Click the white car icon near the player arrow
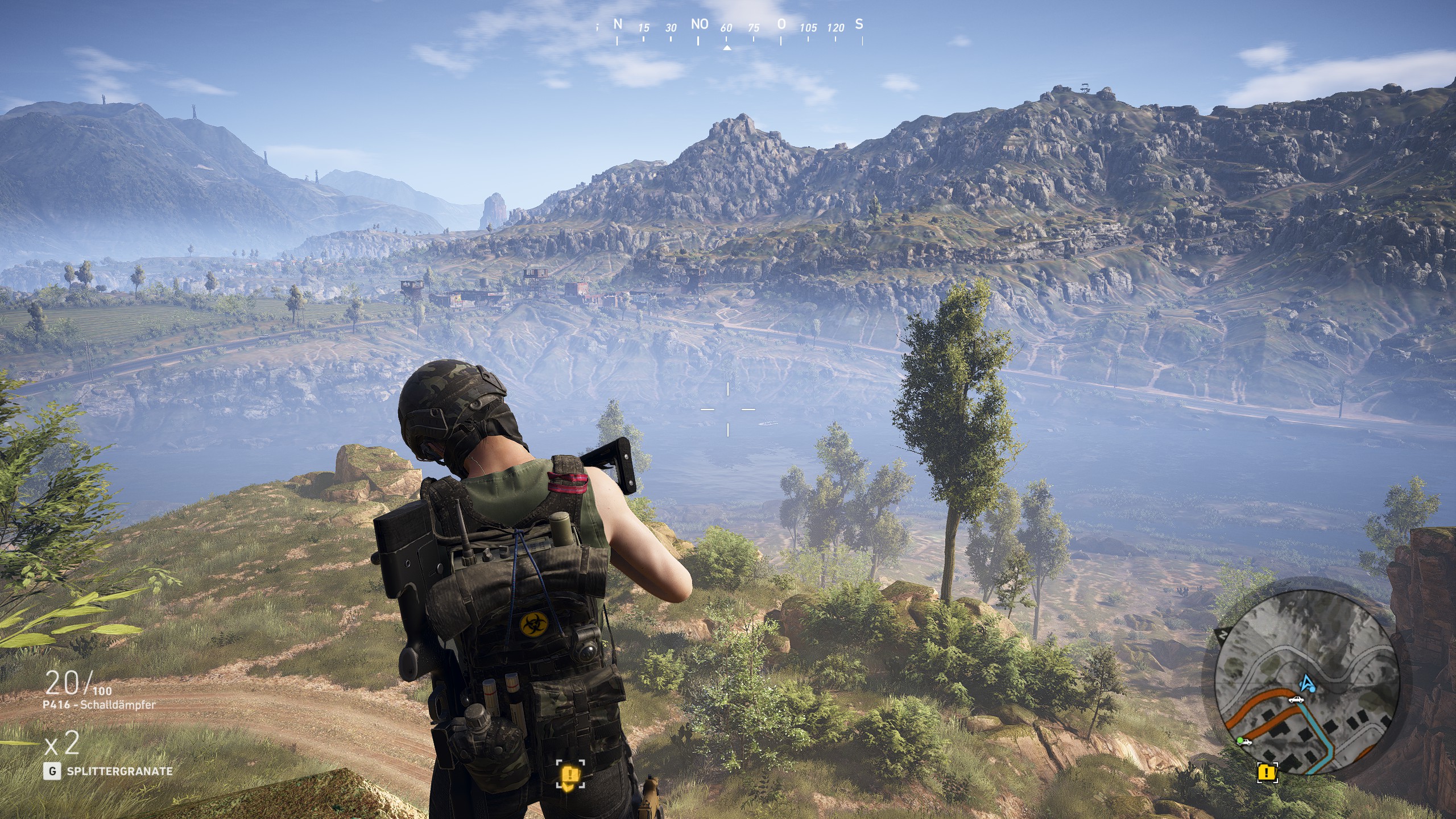Viewport: 1456px width, 819px height. (x=1296, y=700)
